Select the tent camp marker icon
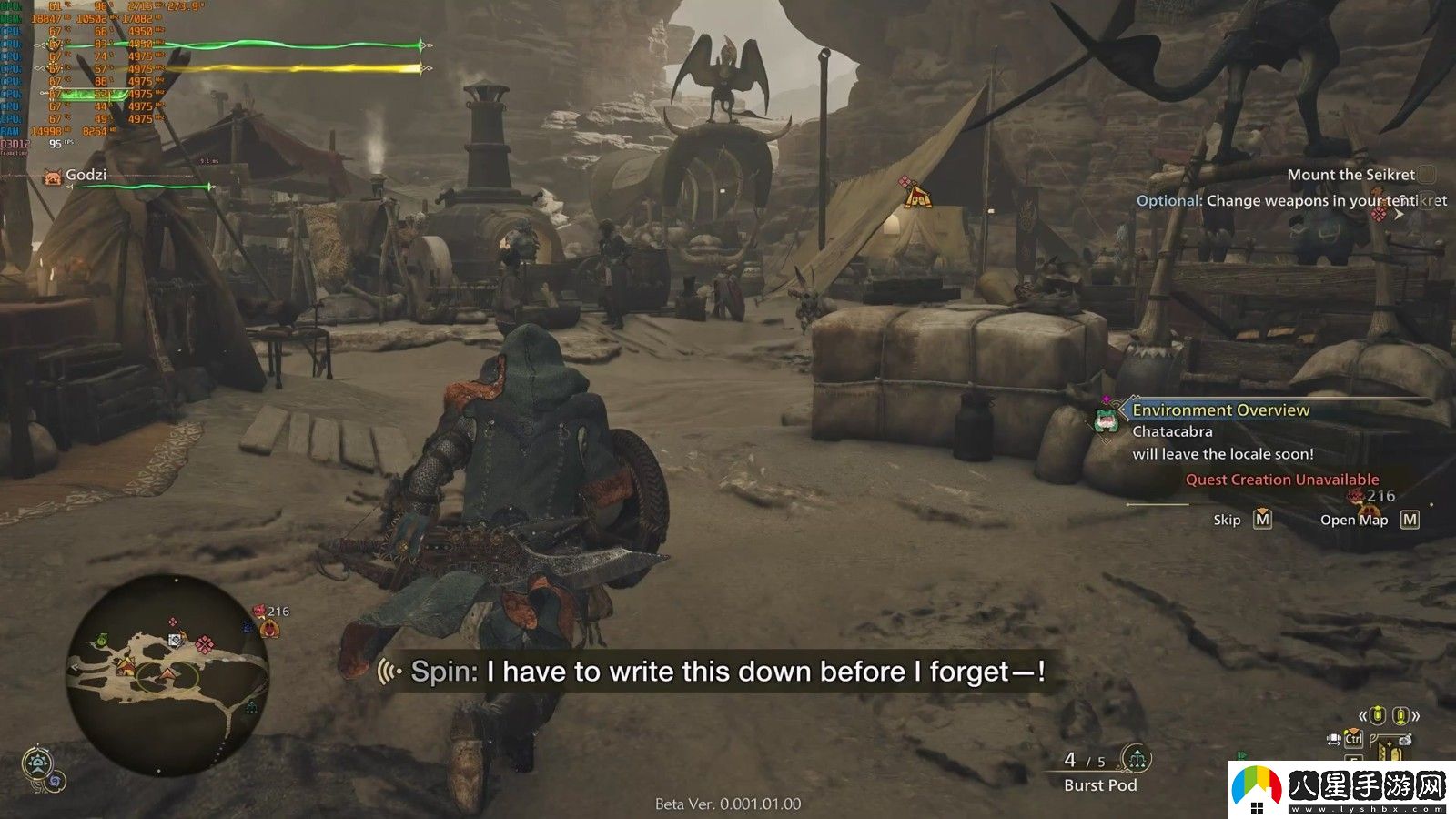The height and width of the screenshot is (819, 1456). point(917,196)
